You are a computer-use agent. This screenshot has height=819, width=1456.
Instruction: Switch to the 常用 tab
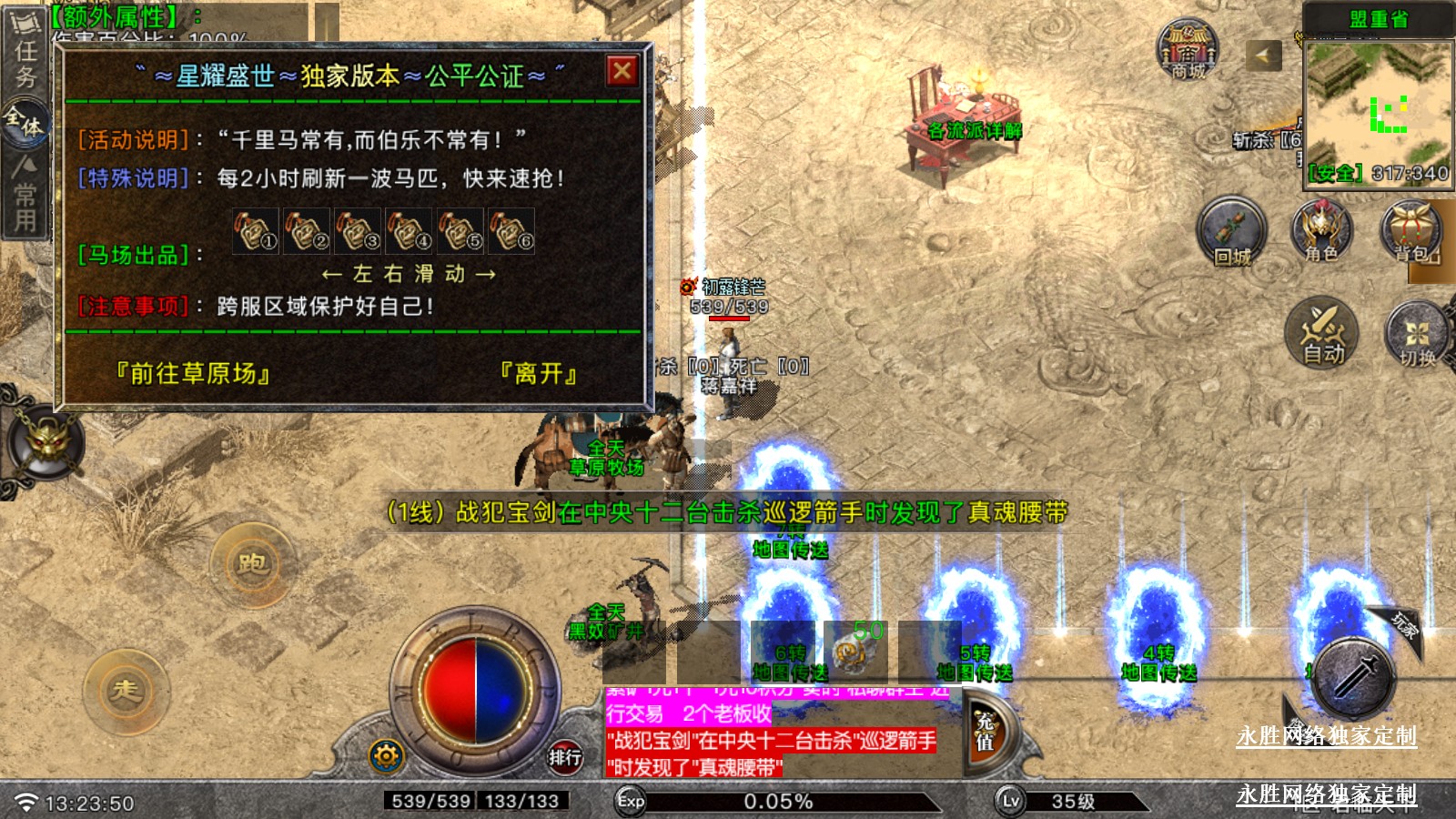(25, 194)
